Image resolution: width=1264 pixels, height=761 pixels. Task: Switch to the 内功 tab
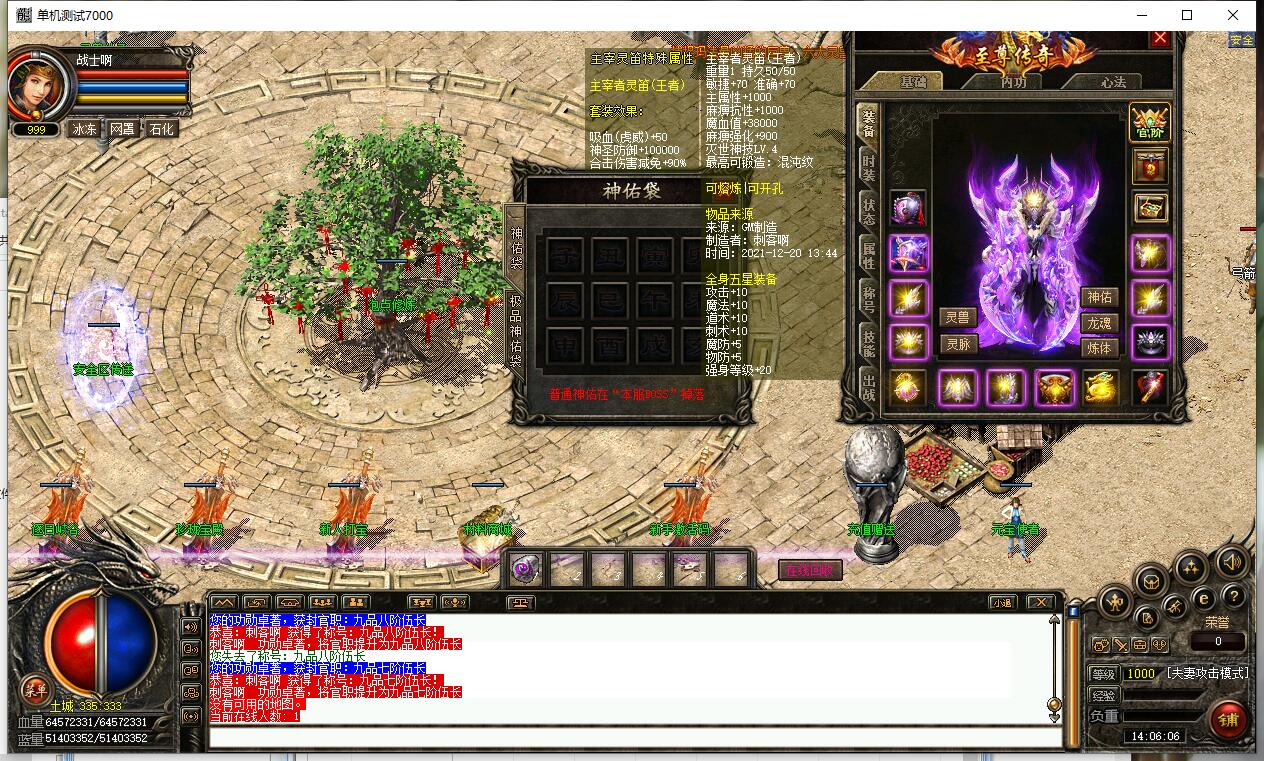1012,82
